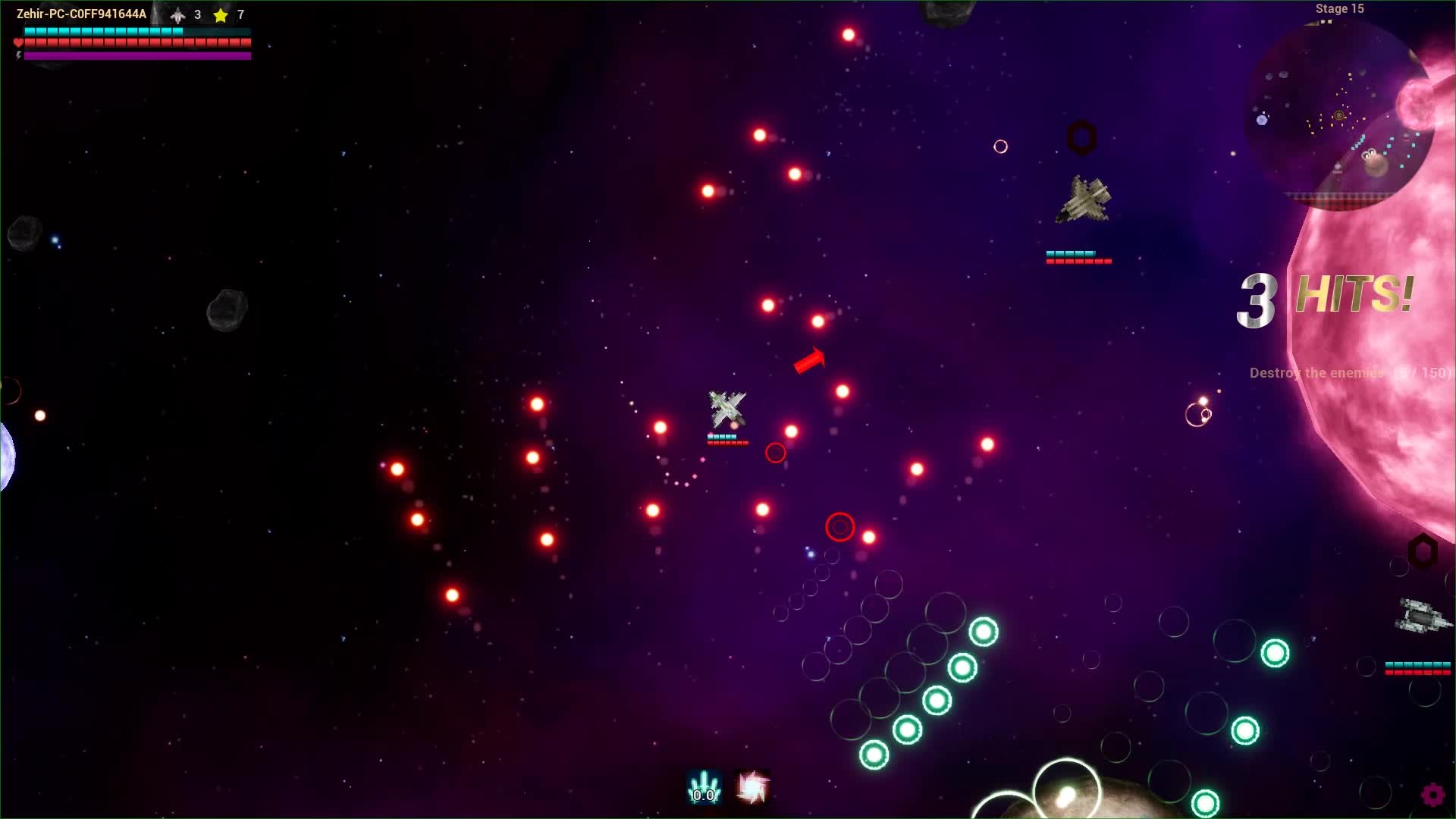Click the heart icon beside the health bar

coord(17,42)
